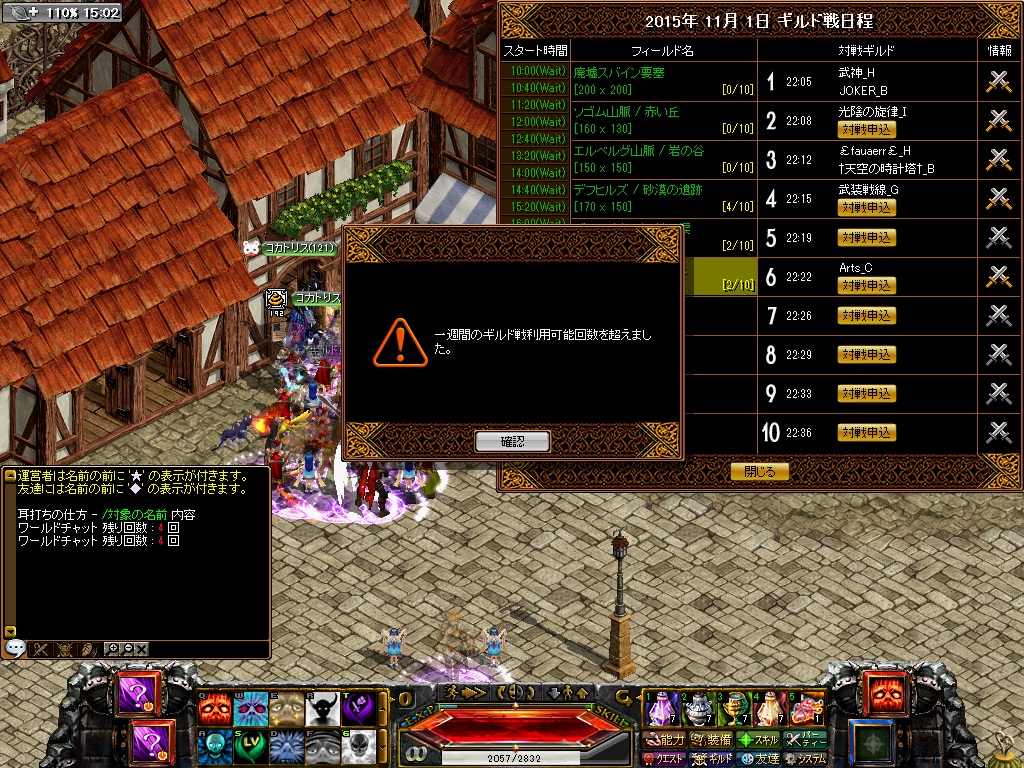Open the スキル skill window
Viewport: 1024px width, 768px height.
(x=761, y=740)
